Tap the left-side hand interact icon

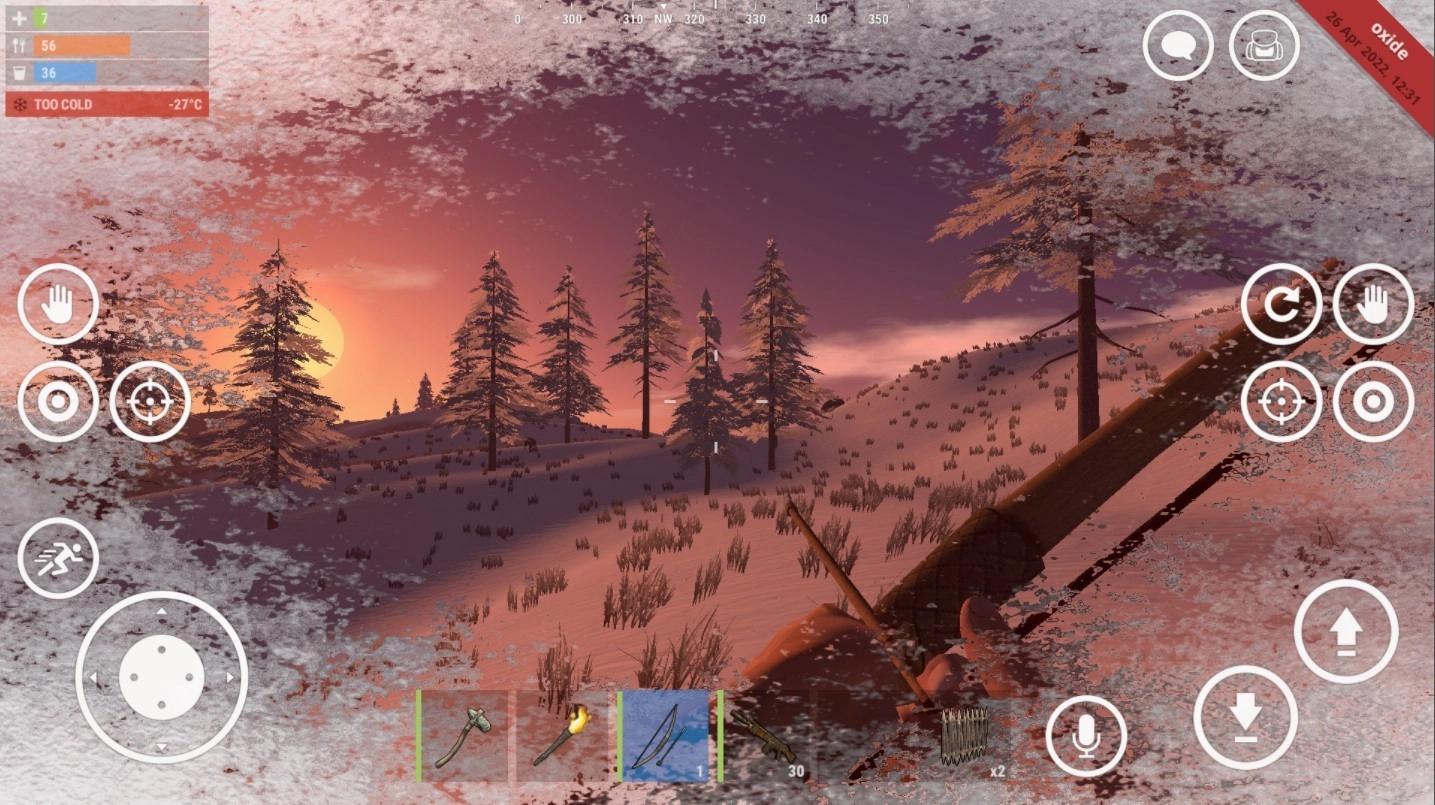(x=57, y=304)
